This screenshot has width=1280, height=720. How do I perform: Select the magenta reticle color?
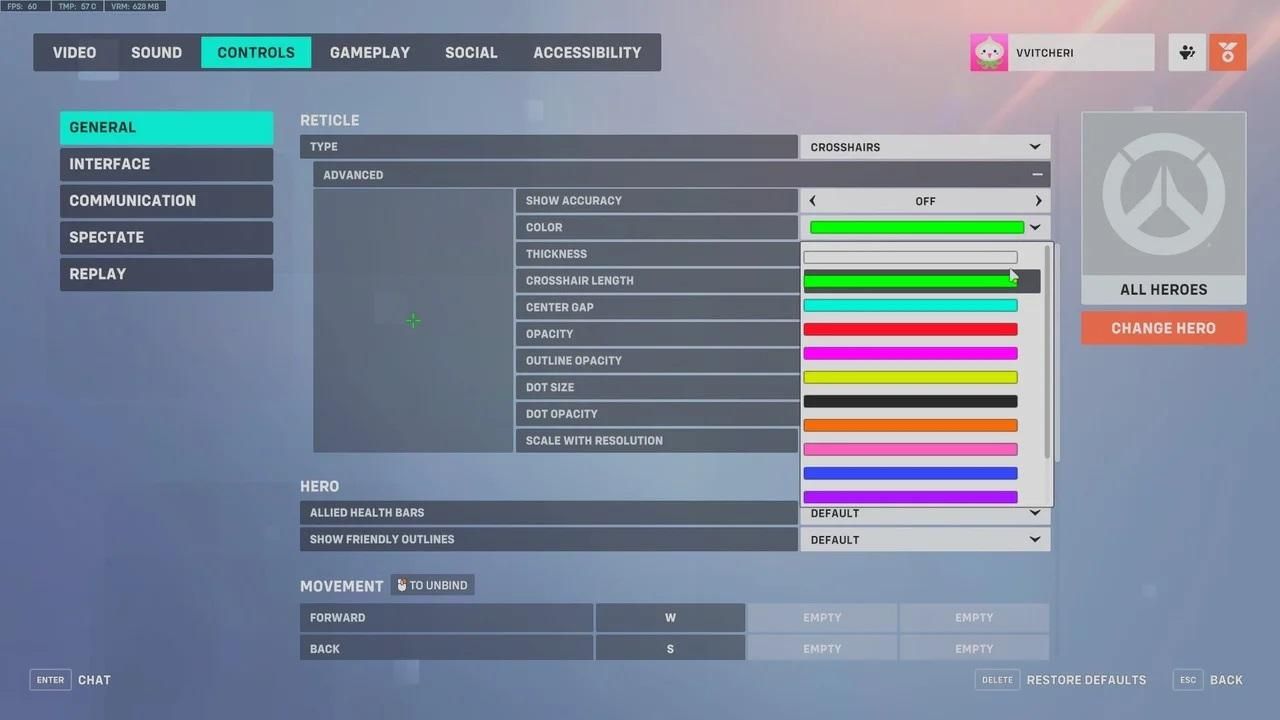pos(910,353)
